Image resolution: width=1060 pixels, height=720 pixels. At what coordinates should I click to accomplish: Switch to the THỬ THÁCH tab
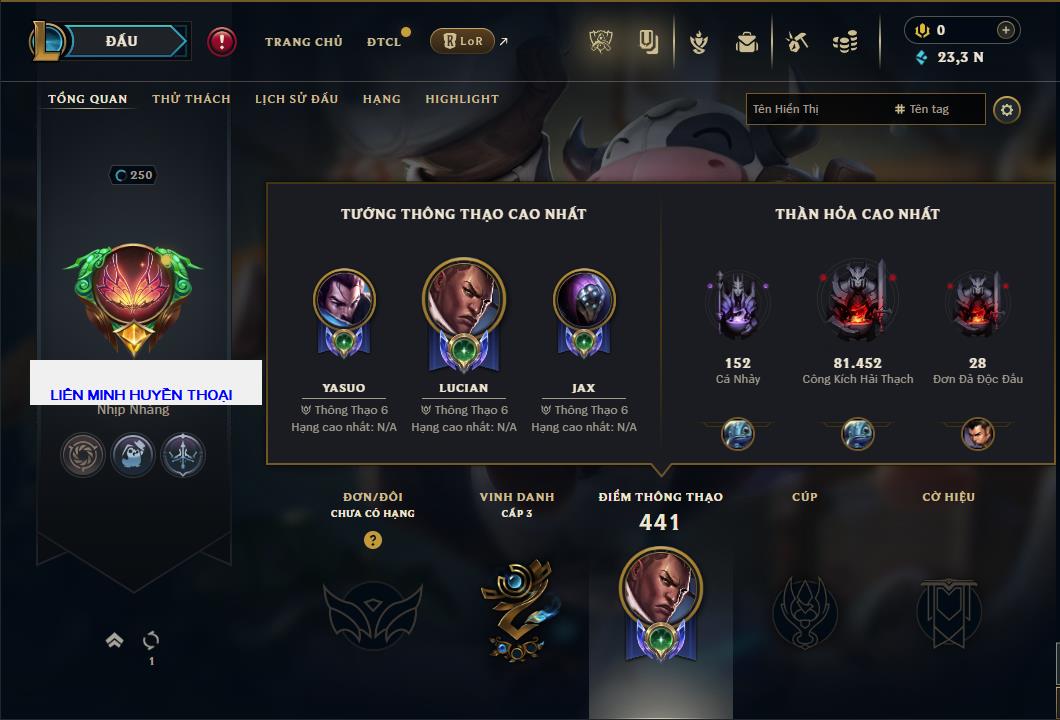click(x=191, y=99)
